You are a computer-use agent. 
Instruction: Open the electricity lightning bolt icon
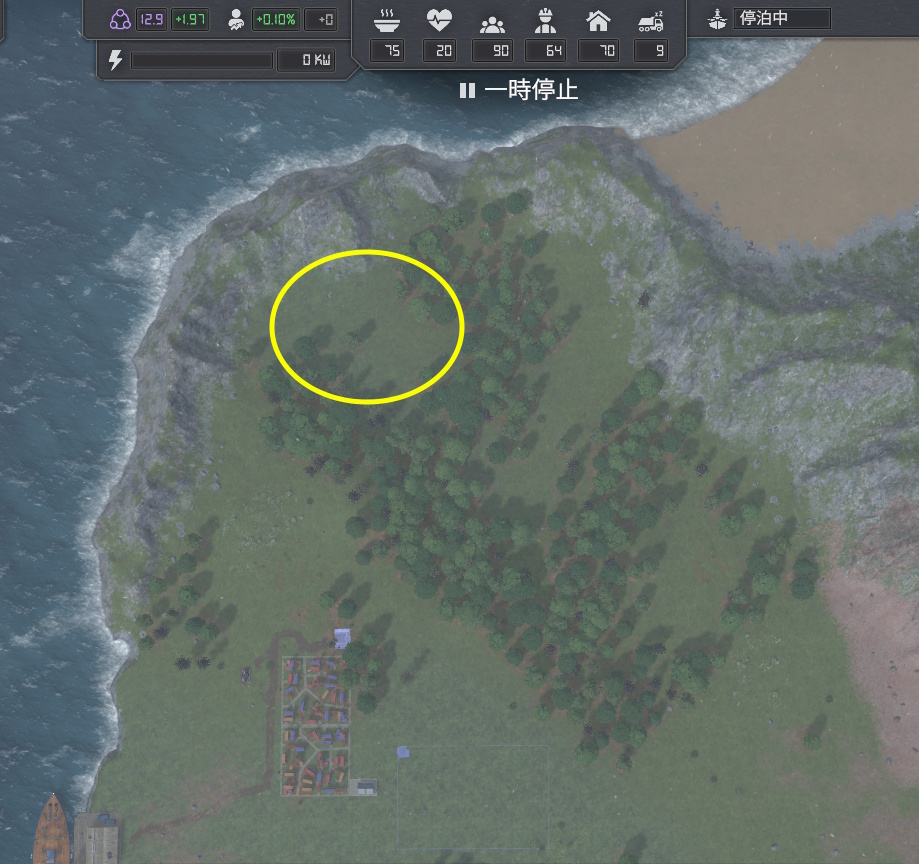pyautogui.click(x=115, y=60)
